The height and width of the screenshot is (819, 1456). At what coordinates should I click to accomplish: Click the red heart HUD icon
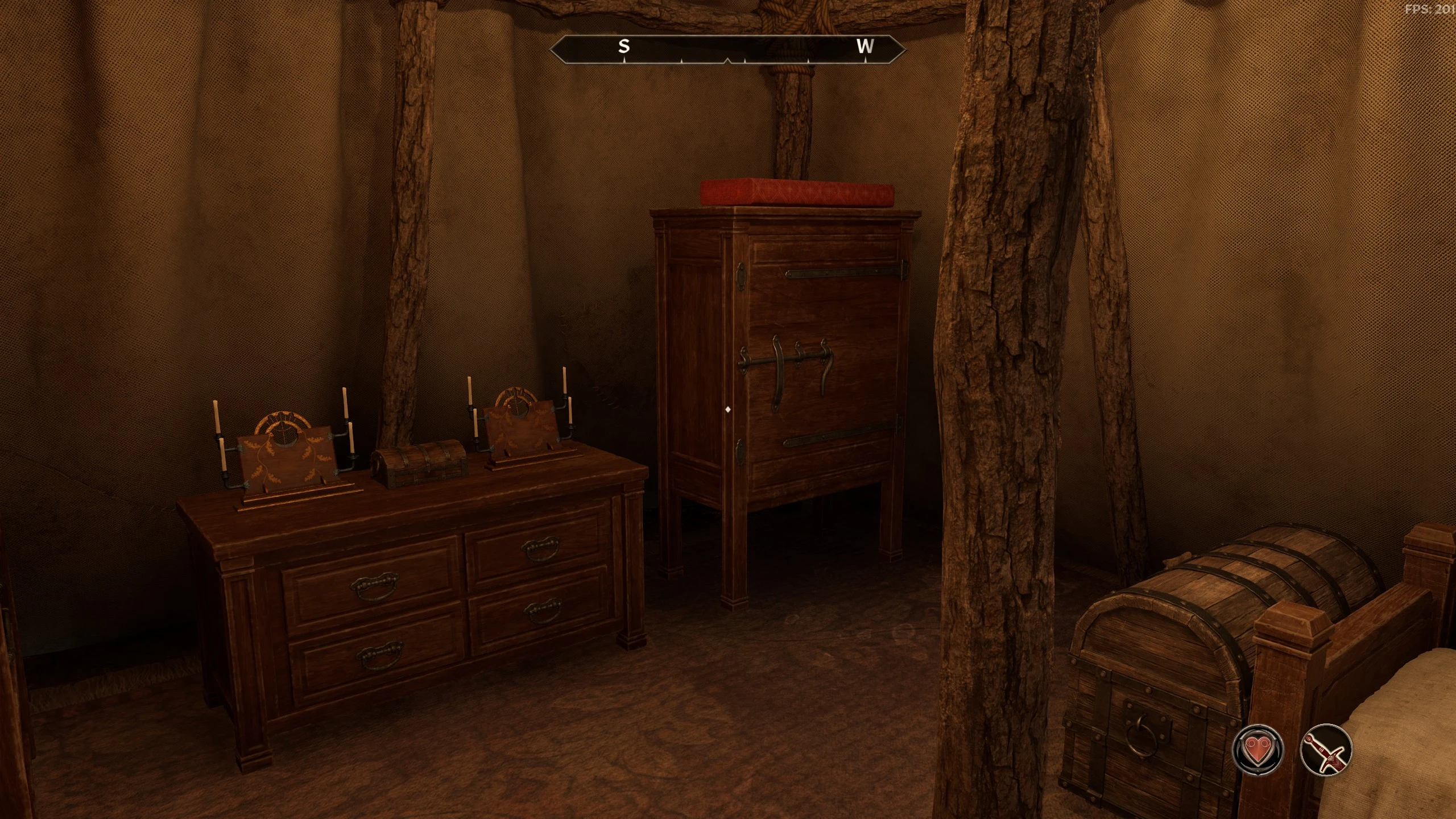coord(1258,749)
